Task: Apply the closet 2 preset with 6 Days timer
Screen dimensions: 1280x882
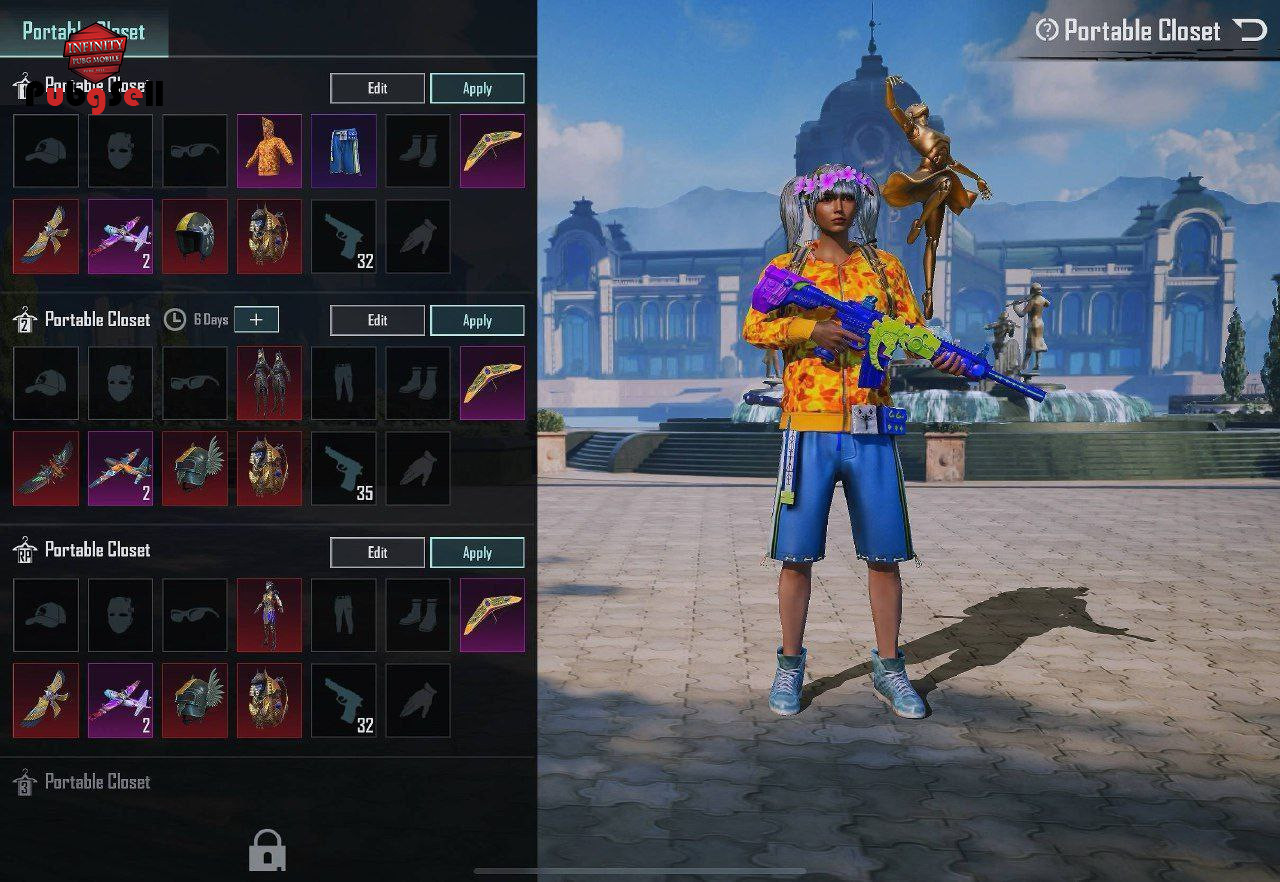Action: [x=477, y=320]
